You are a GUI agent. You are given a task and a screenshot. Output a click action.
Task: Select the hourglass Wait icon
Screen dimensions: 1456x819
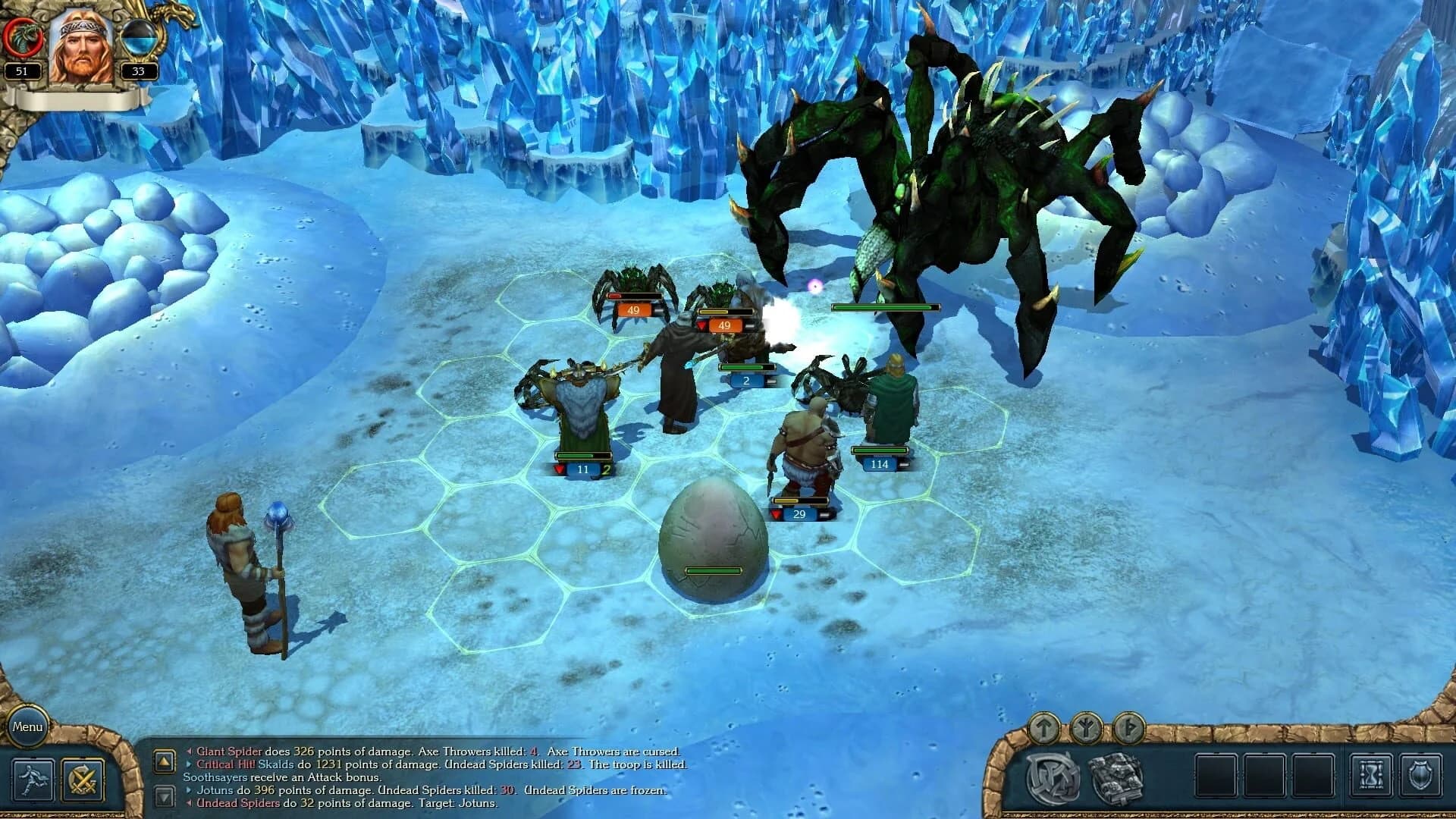[1370, 775]
